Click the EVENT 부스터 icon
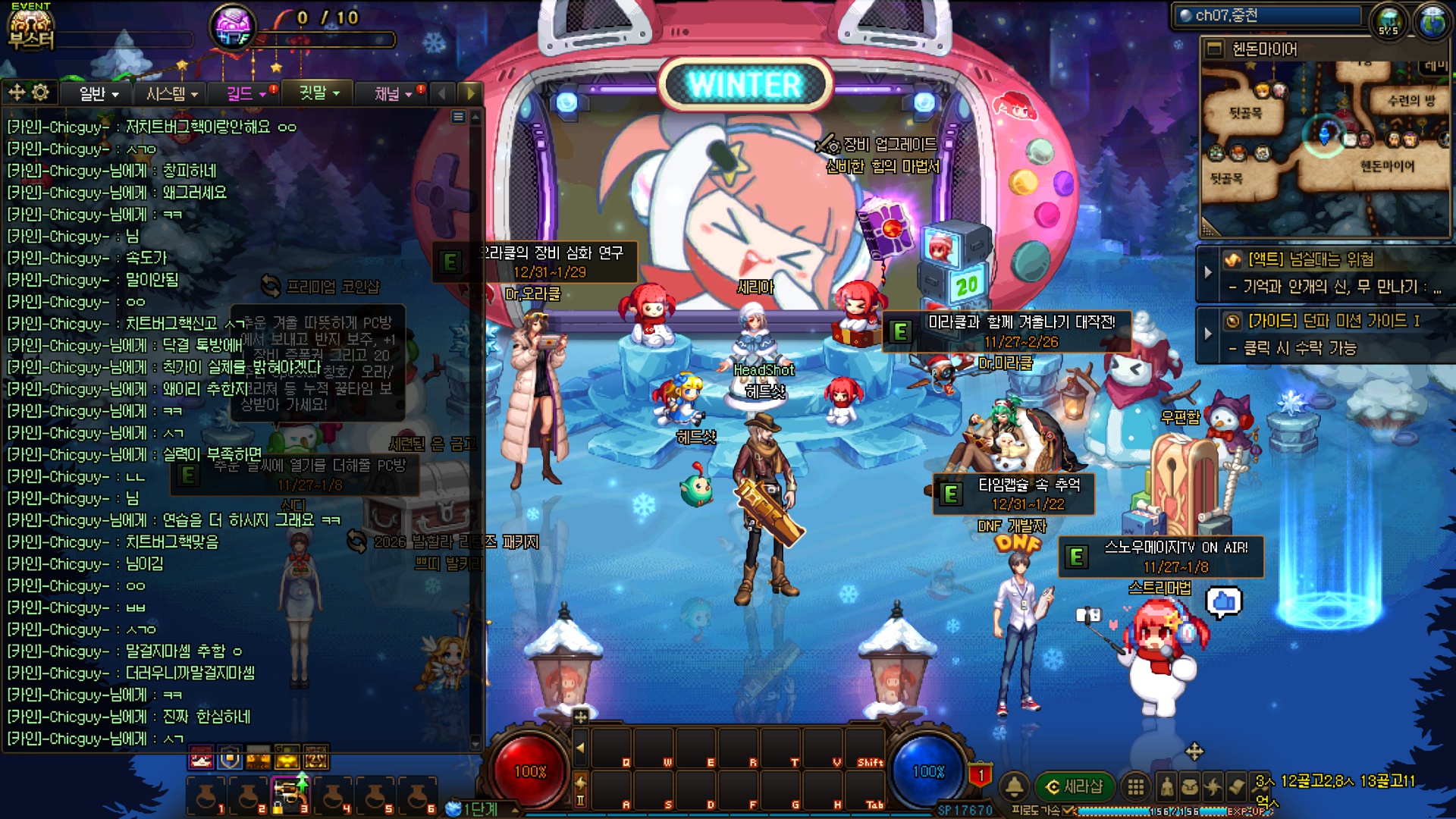The image size is (1456, 819). point(30,27)
